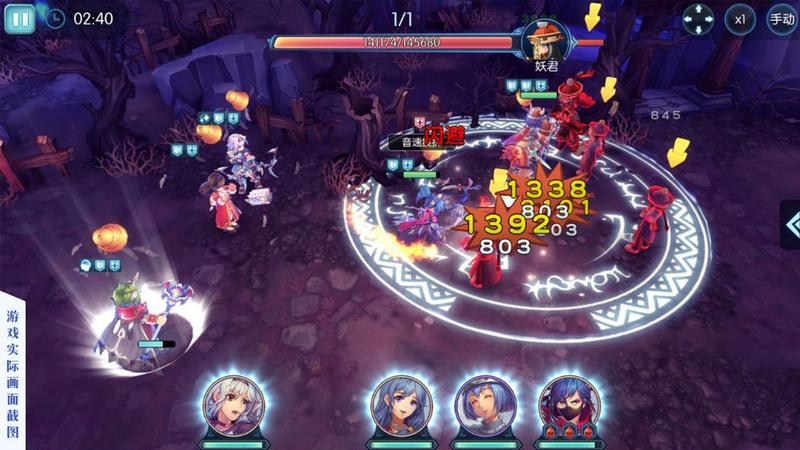This screenshot has width=800, height=450.
Task: Tap the four-arrow camera control button
Action: 698,19
